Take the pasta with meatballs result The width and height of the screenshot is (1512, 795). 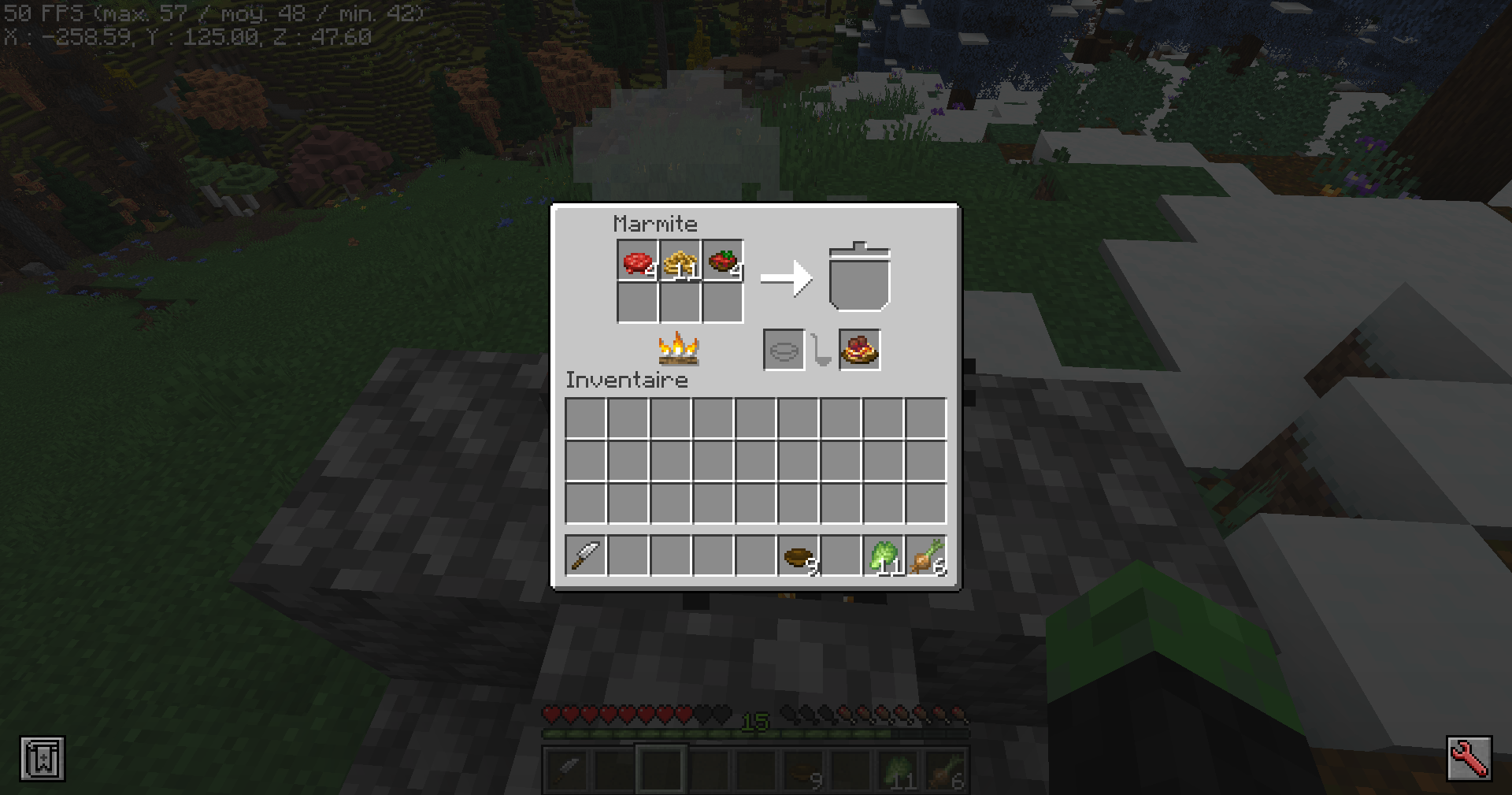tap(858, 349)
